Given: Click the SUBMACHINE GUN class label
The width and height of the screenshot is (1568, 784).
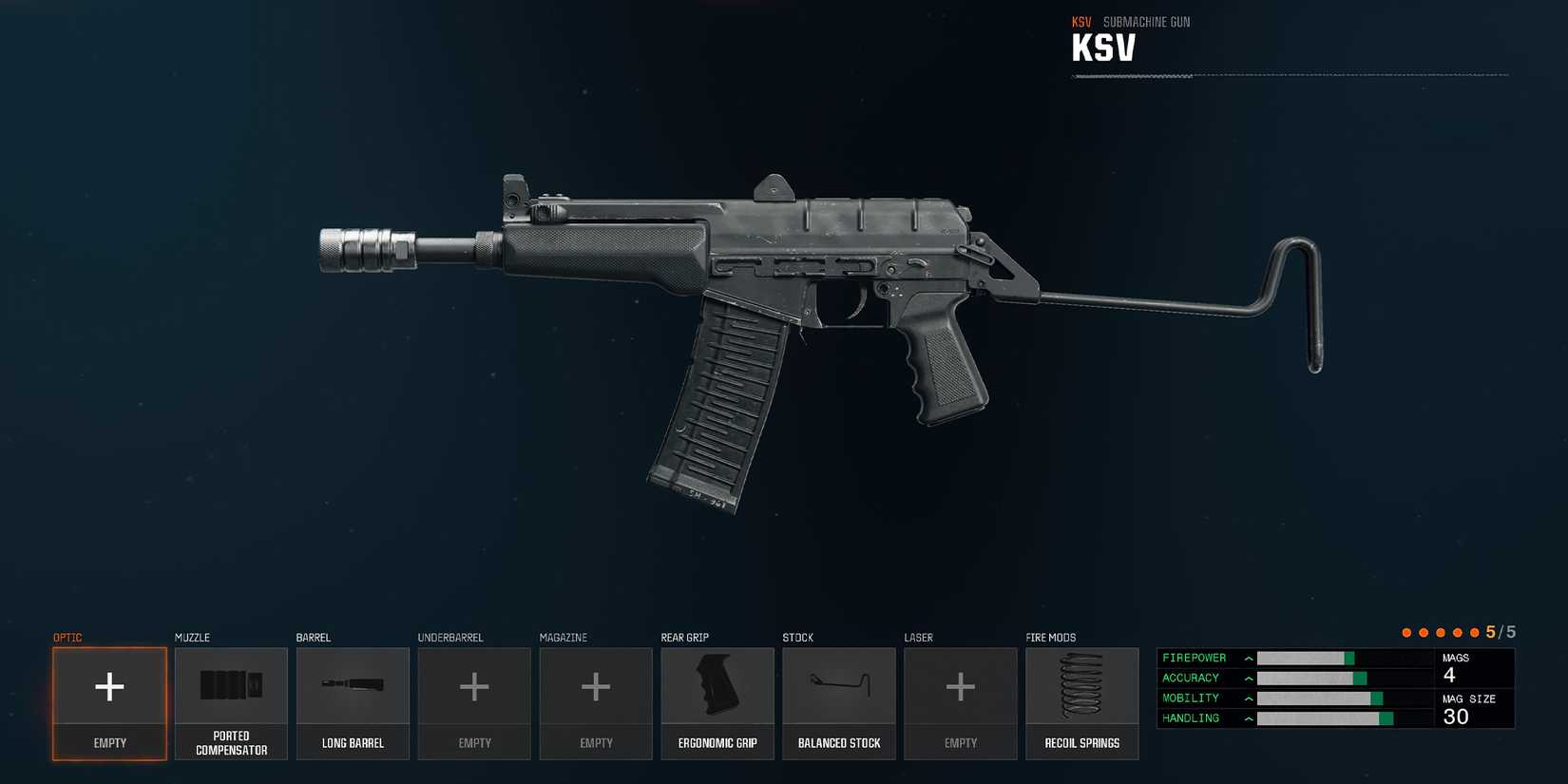Looking at the screenshot, I should pyautogui.click(x=1147, y=21).
